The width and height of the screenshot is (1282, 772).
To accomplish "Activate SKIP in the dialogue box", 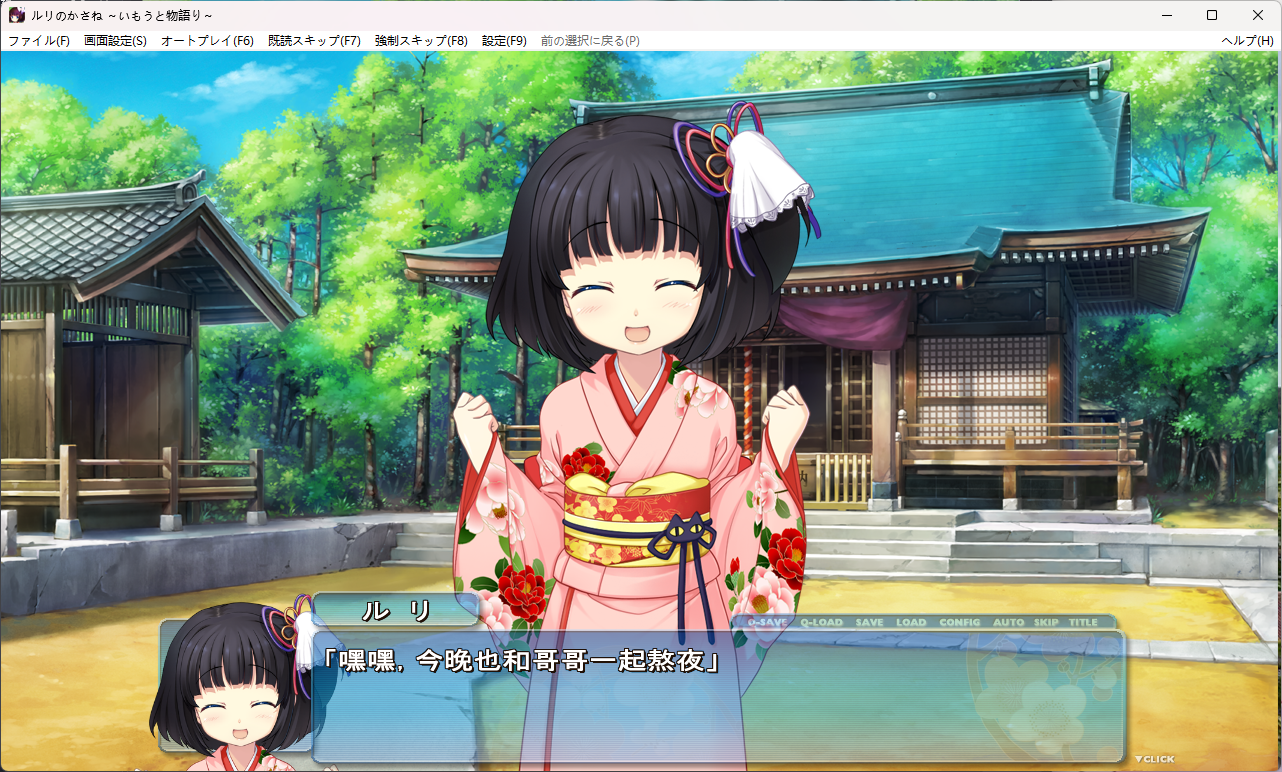I will (x=1046, y=622).
